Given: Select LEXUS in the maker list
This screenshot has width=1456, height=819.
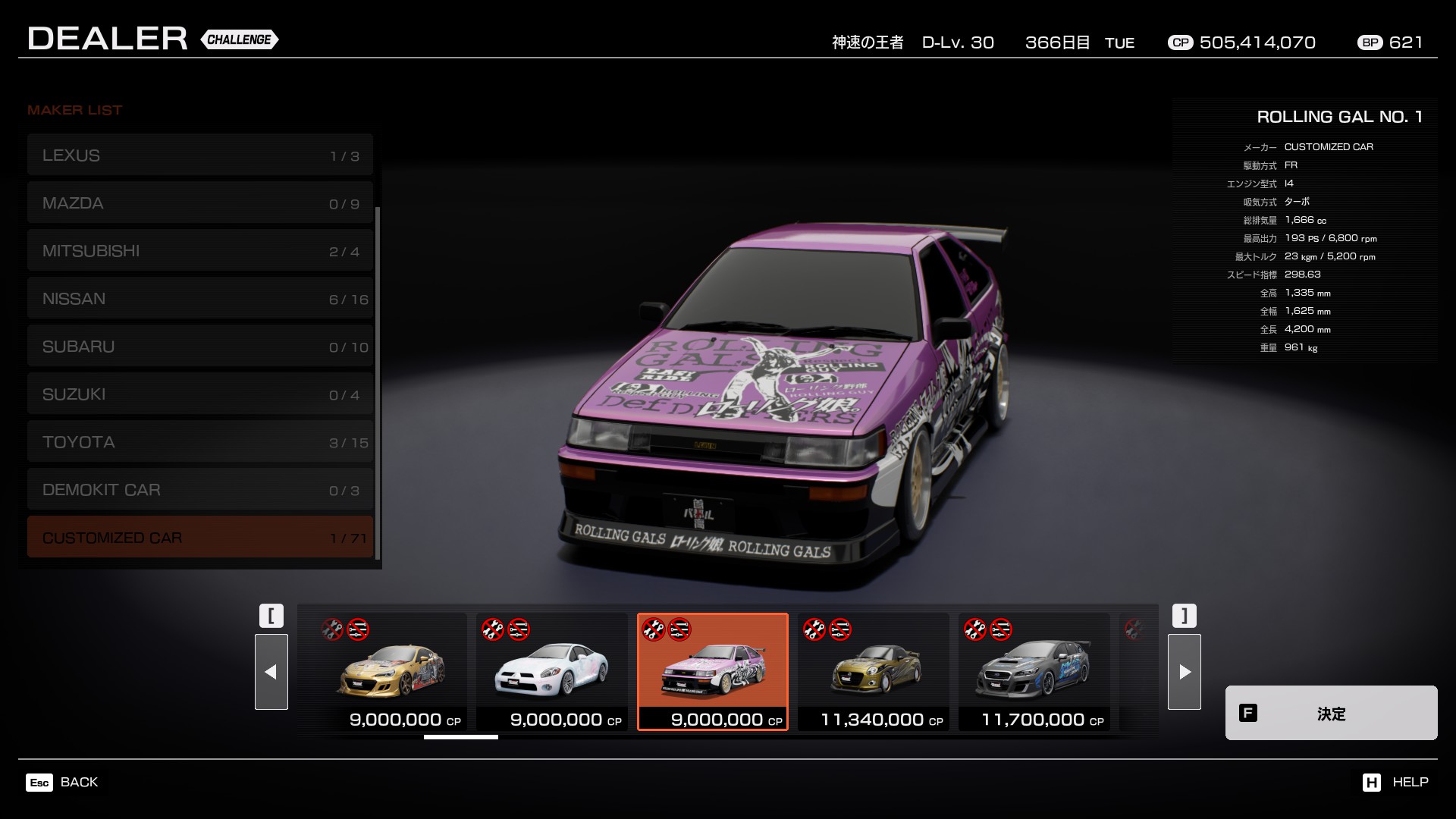Looking at the screenshot, I should 200,155.
